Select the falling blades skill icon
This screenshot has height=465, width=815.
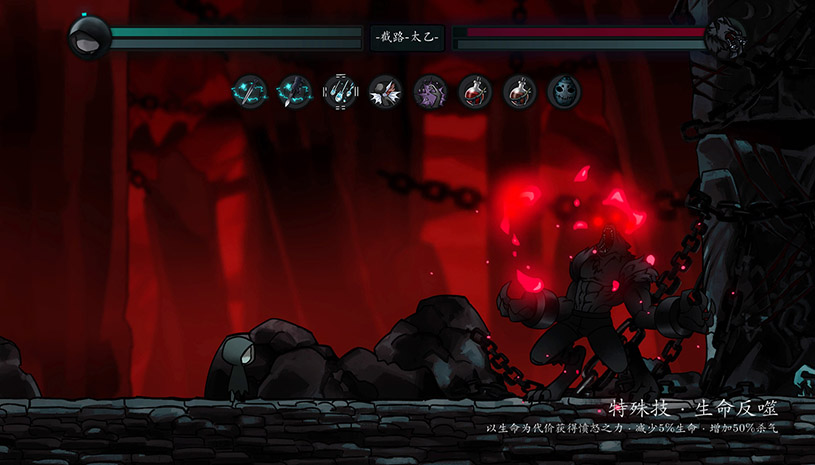point(339,92)
